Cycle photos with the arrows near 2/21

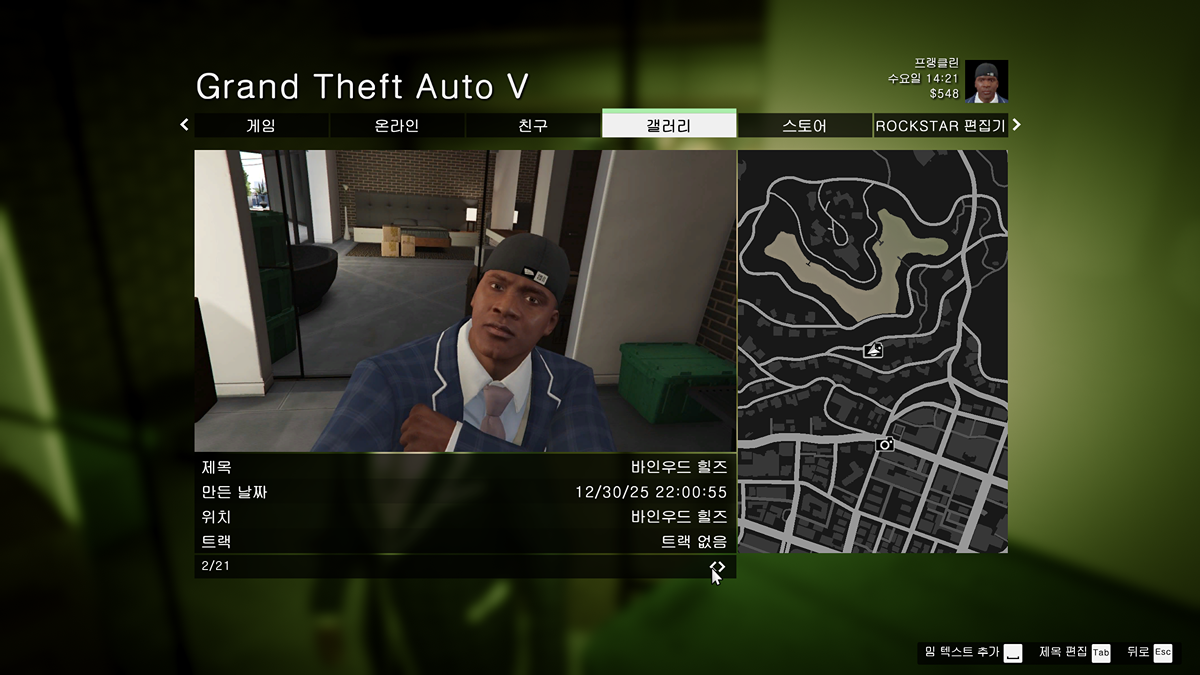pos(718,567)
